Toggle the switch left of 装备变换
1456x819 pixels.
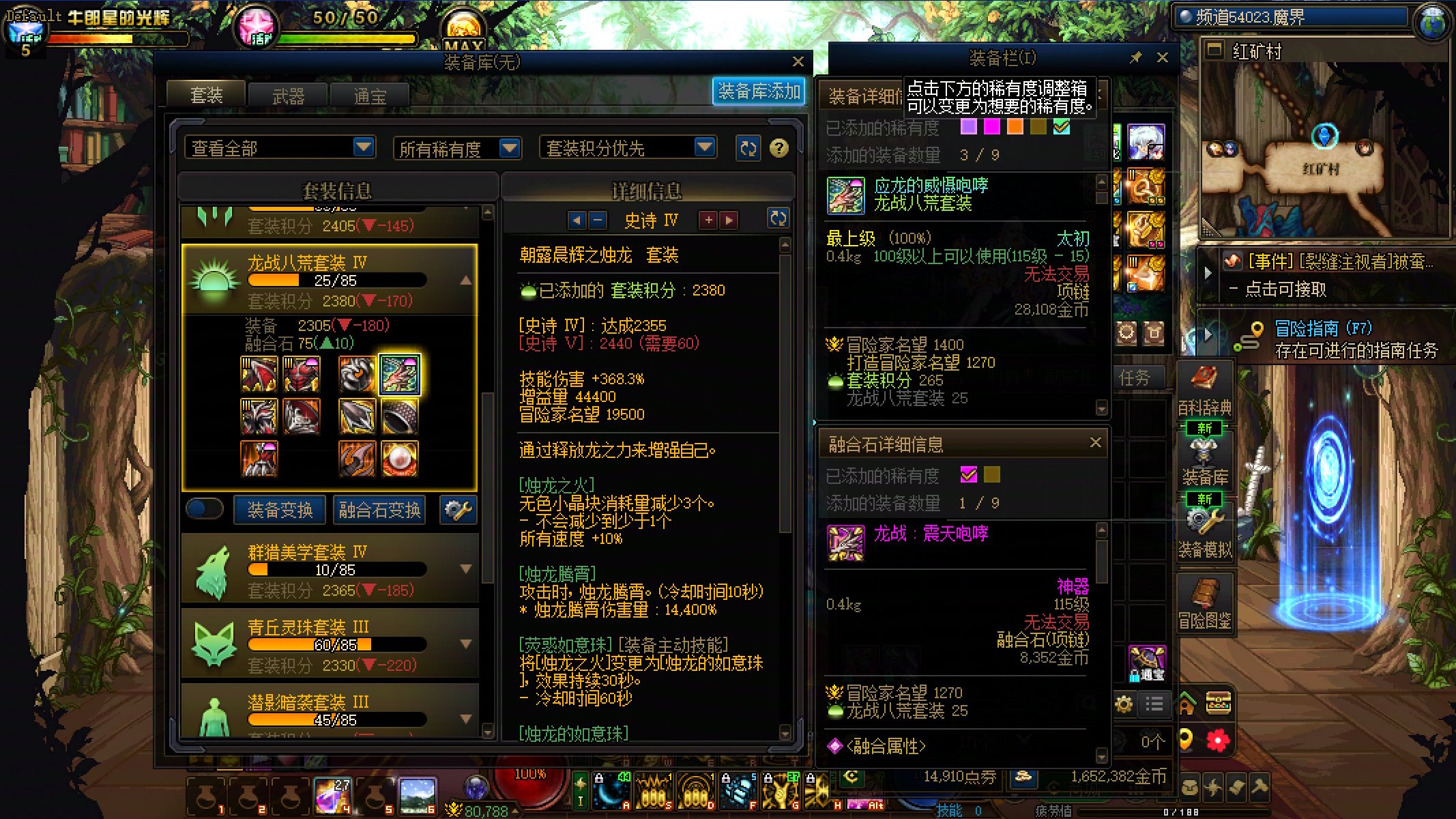coord(204,509)
